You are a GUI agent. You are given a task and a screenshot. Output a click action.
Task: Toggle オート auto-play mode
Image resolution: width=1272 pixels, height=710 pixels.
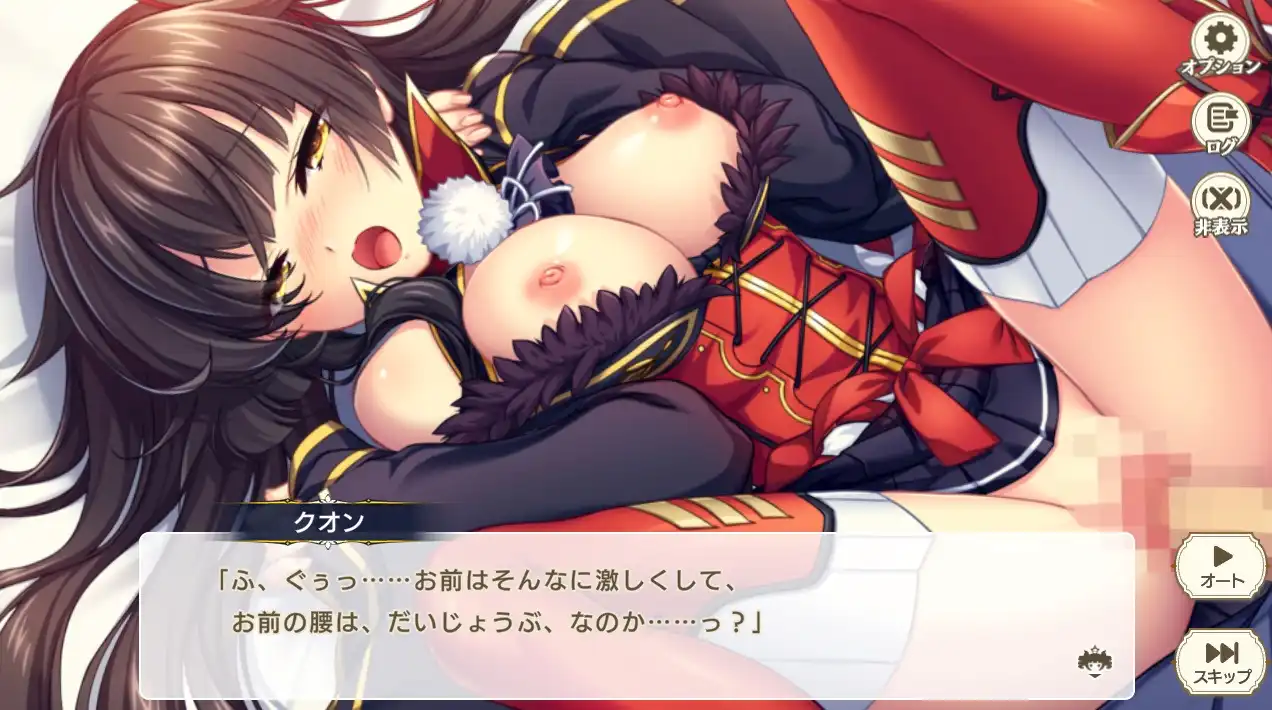point(1222,565)
